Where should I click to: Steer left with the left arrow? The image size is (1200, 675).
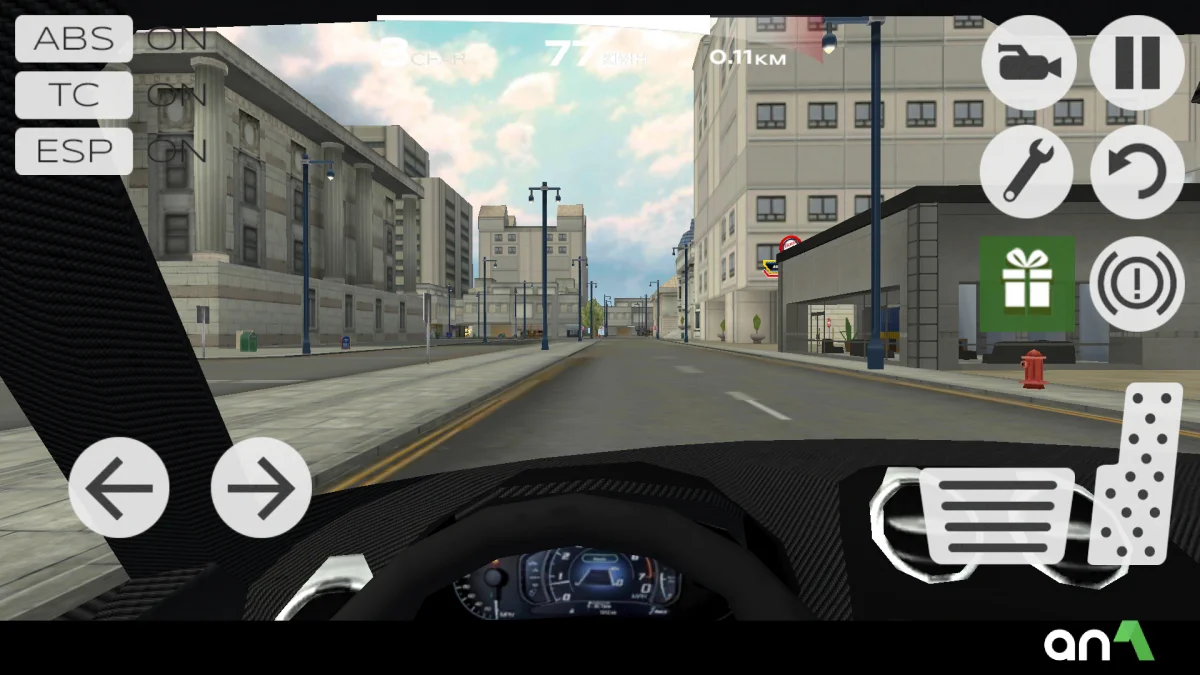[119, 488]
